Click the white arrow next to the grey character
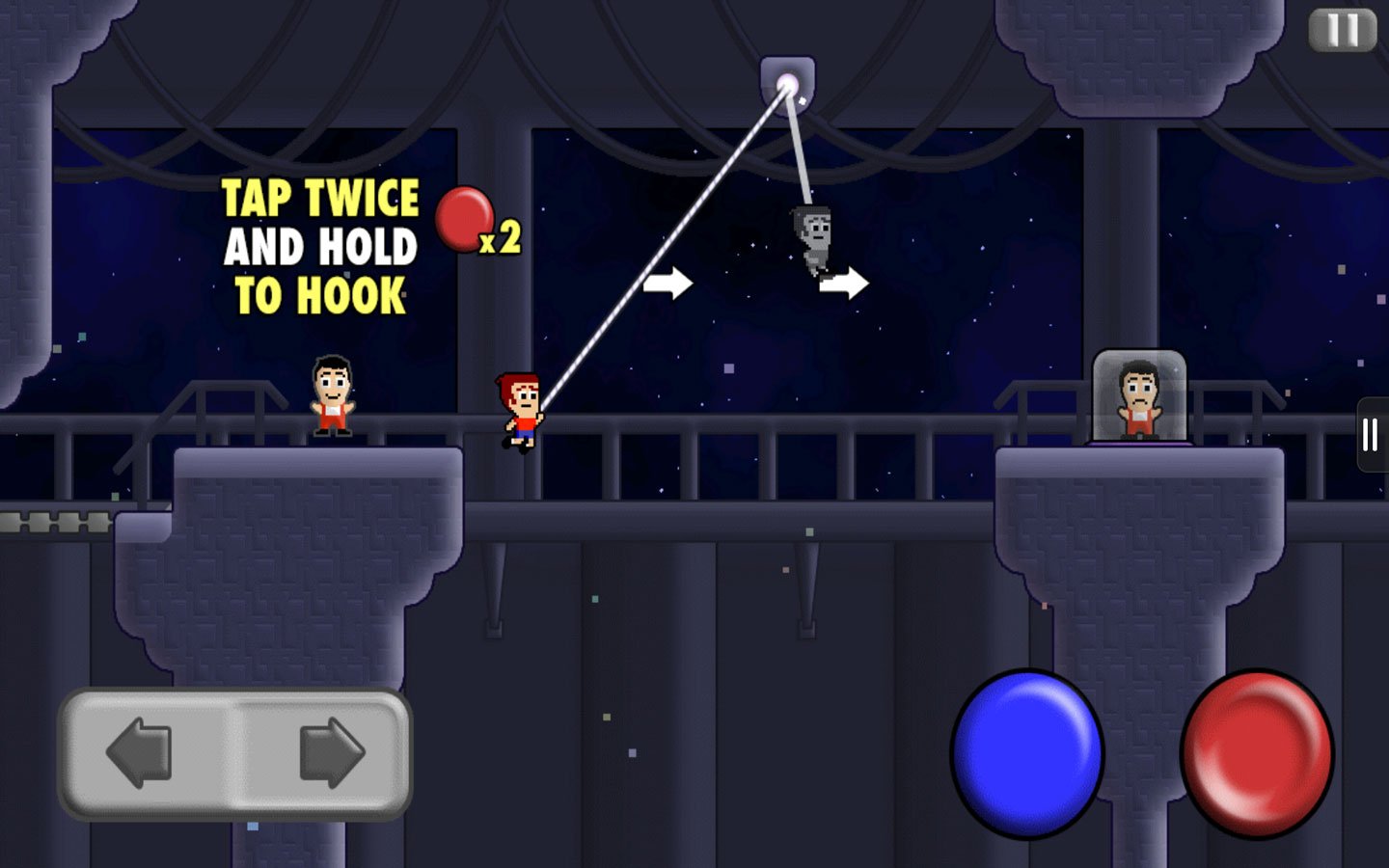Image resolution: width=1389 pixels, height=868 pixels. (843, 282)
